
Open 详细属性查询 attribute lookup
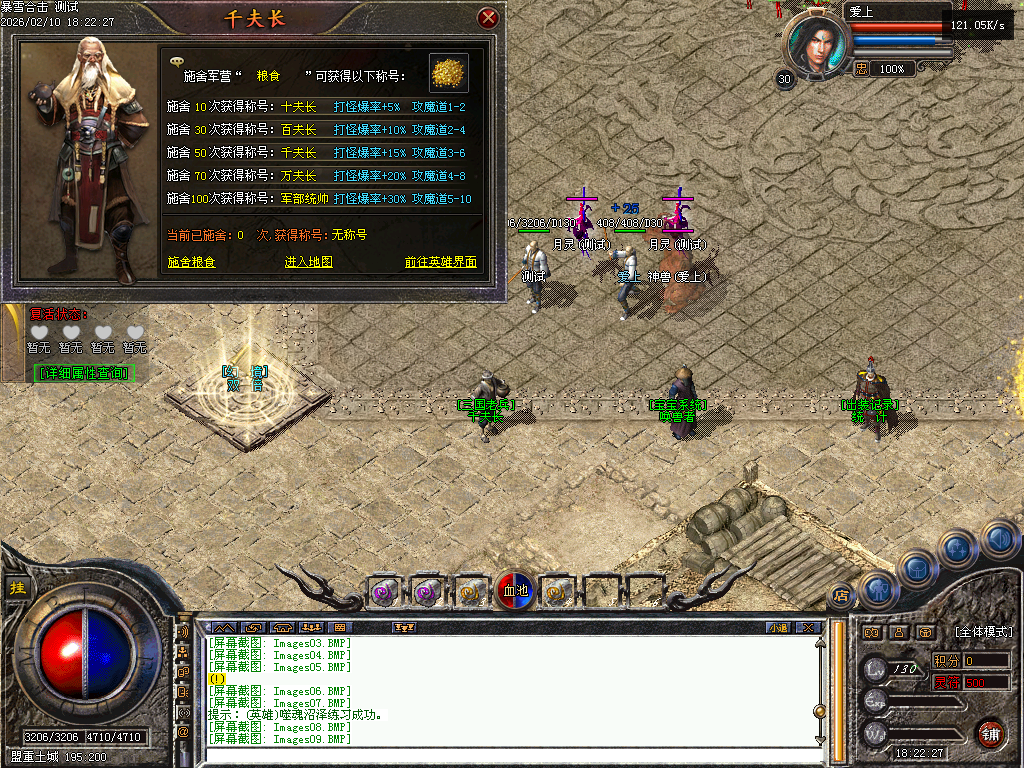[x=84, y=373]
